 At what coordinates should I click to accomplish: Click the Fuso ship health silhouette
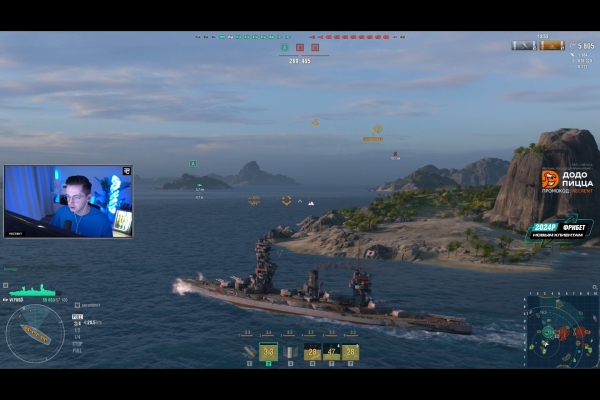click(33, 292)
